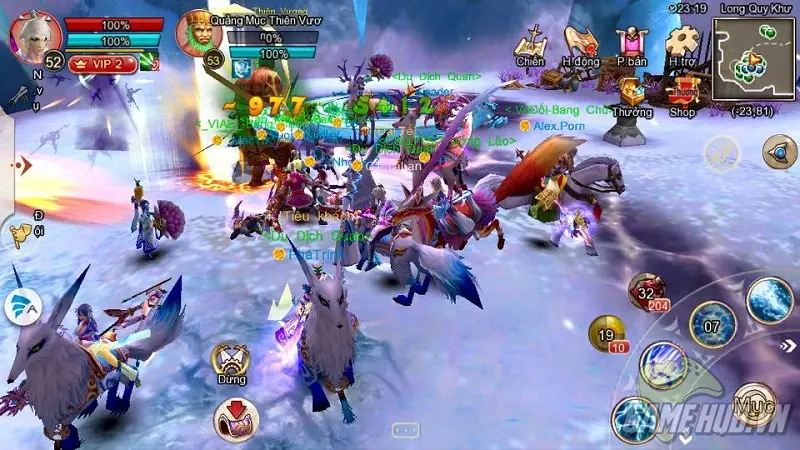Click the red scroll arrow icon
800x450 pixels.
[234, 416]
